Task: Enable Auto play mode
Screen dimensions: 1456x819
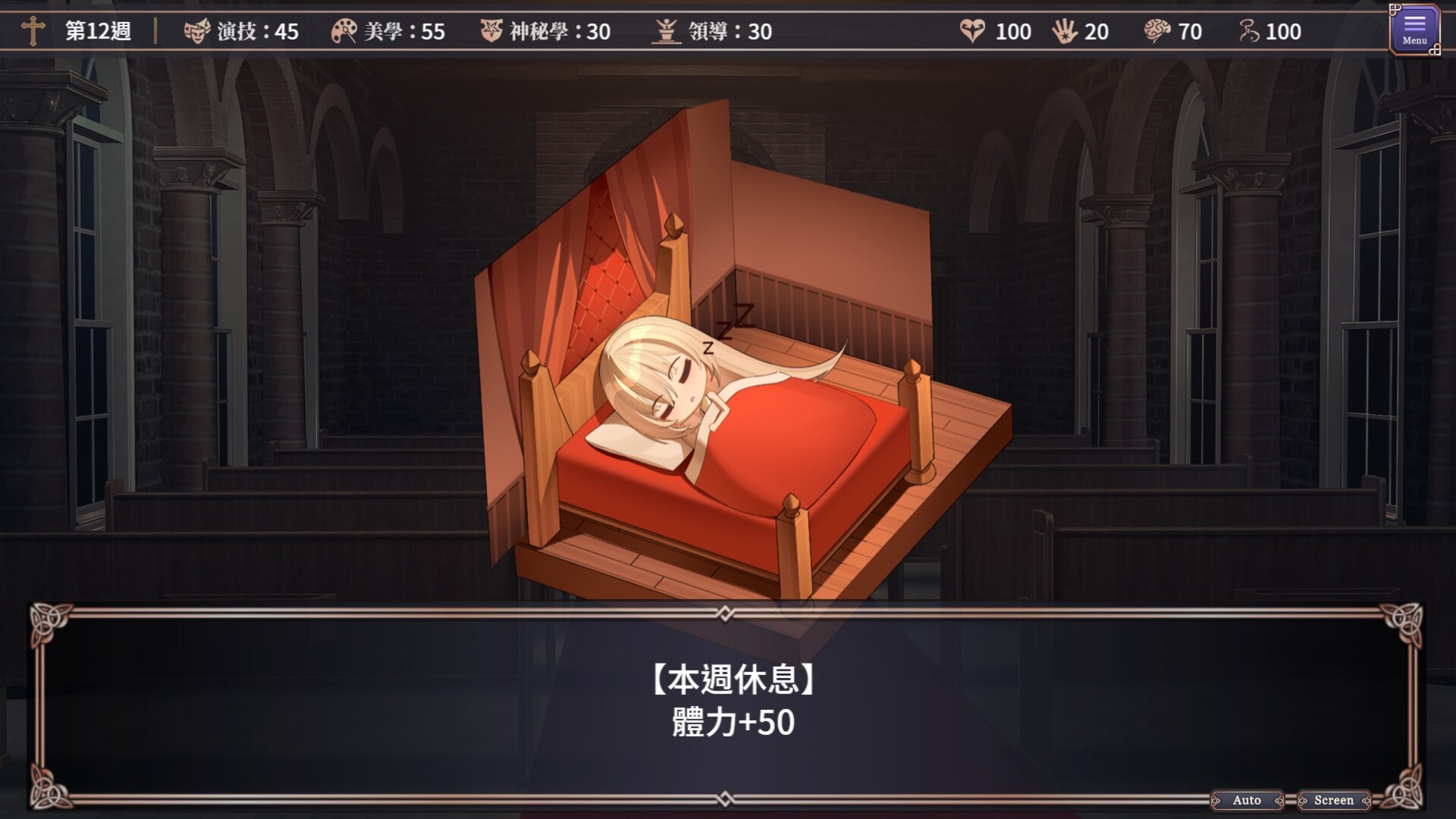Action: (1246, 800)
